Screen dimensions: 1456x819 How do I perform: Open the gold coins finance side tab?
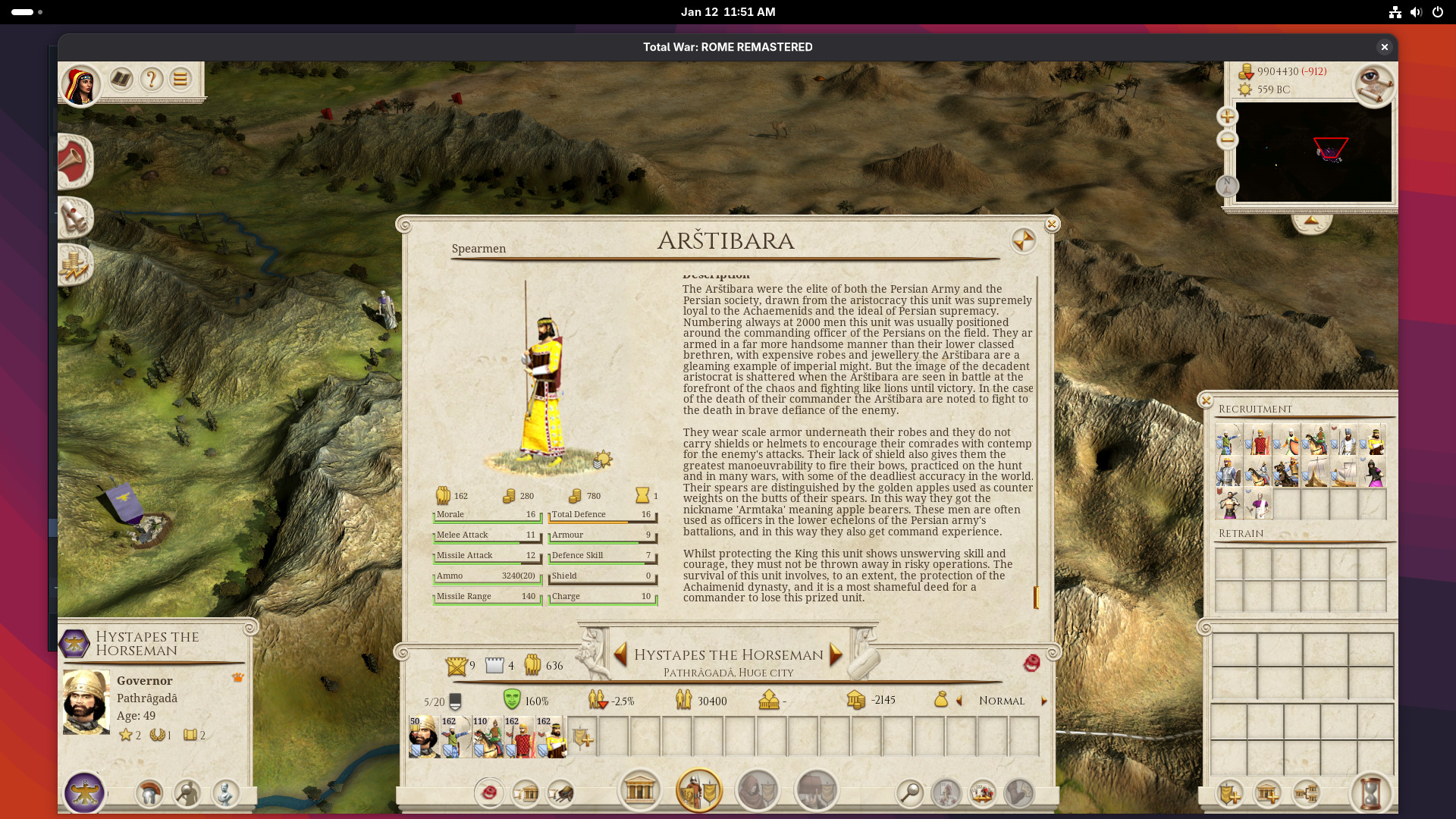[75, 265]
